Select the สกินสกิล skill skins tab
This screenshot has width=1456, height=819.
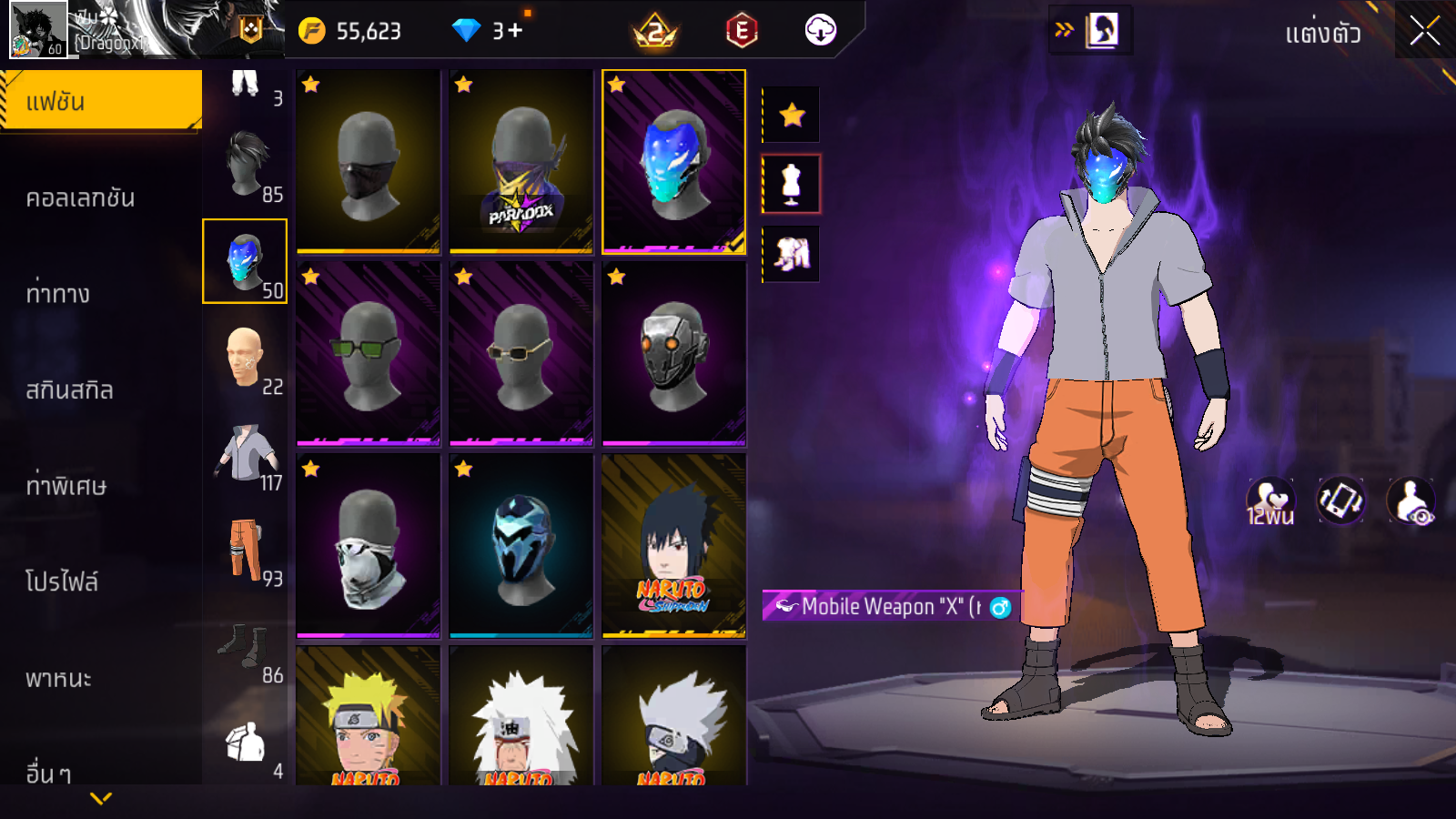click(x=70, y=390)
